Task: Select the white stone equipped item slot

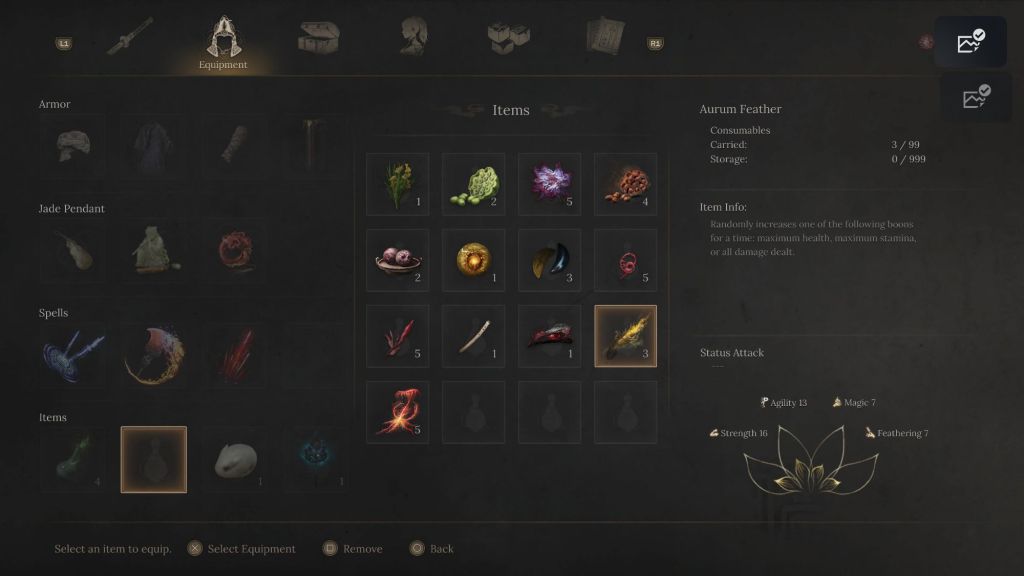Action: [x=236, y=459]
